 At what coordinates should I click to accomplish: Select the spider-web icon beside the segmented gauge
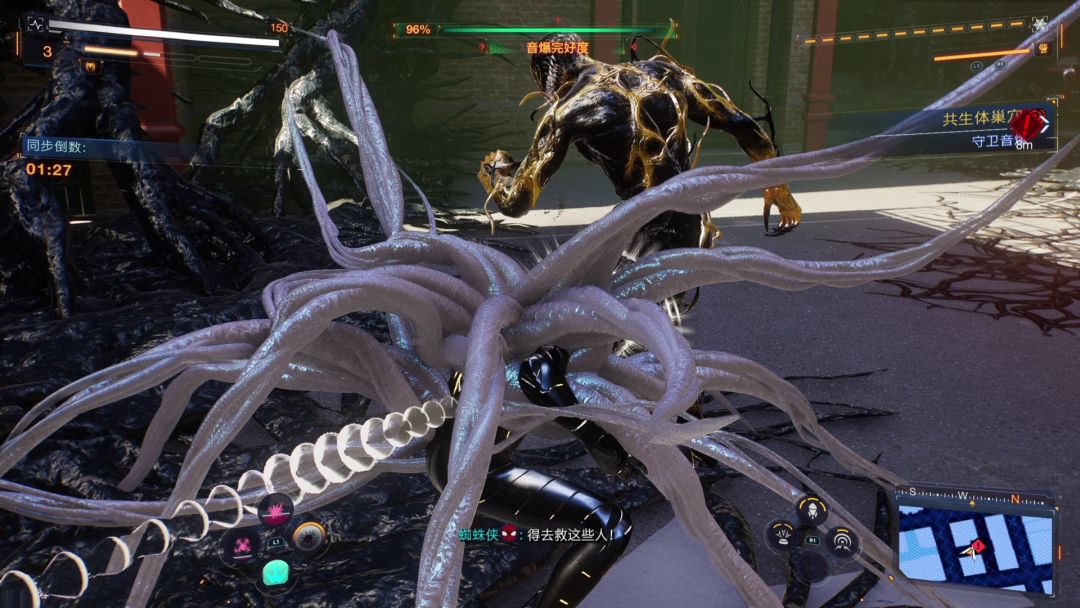click(x=1039, y=24)
